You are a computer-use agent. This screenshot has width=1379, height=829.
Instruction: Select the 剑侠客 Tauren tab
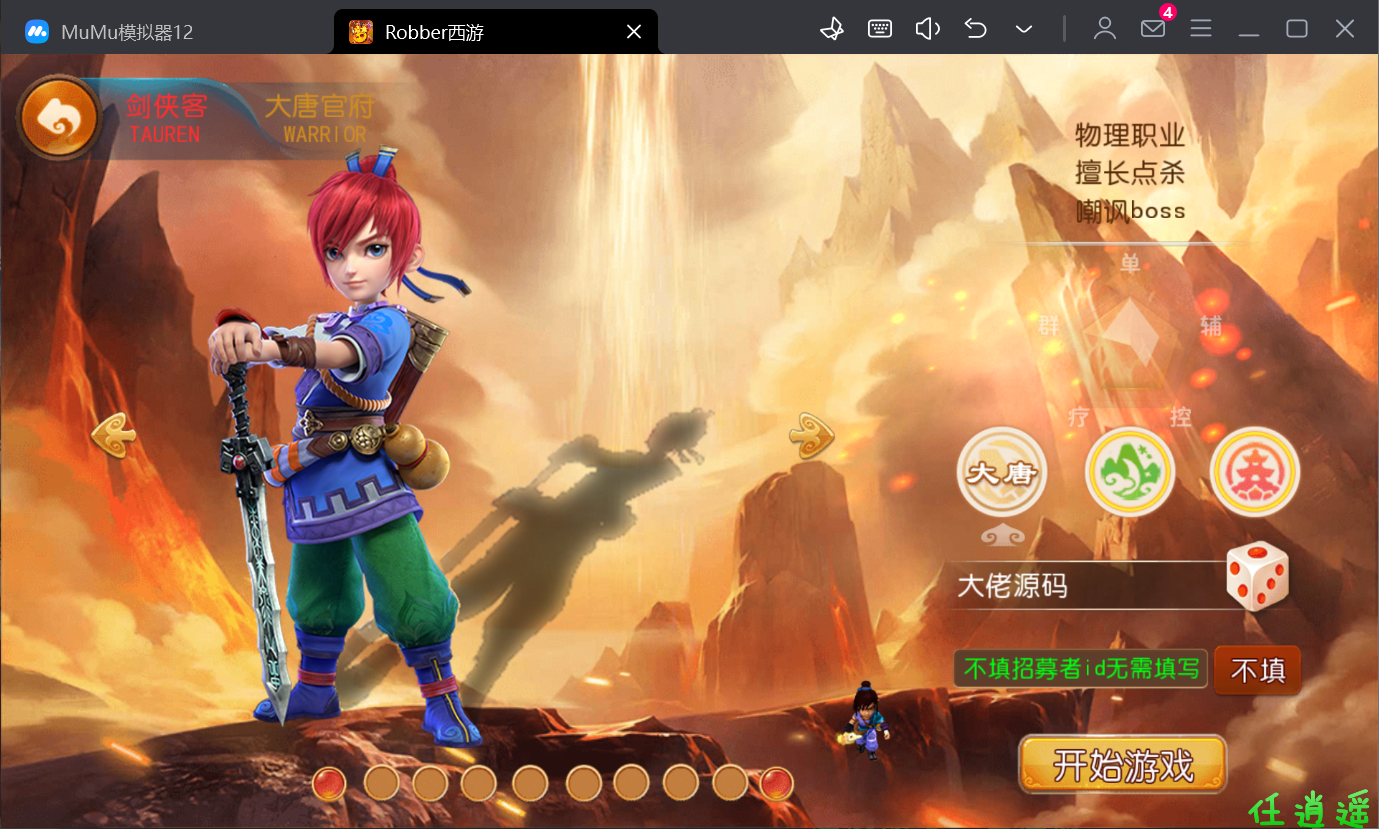point(166,118)
